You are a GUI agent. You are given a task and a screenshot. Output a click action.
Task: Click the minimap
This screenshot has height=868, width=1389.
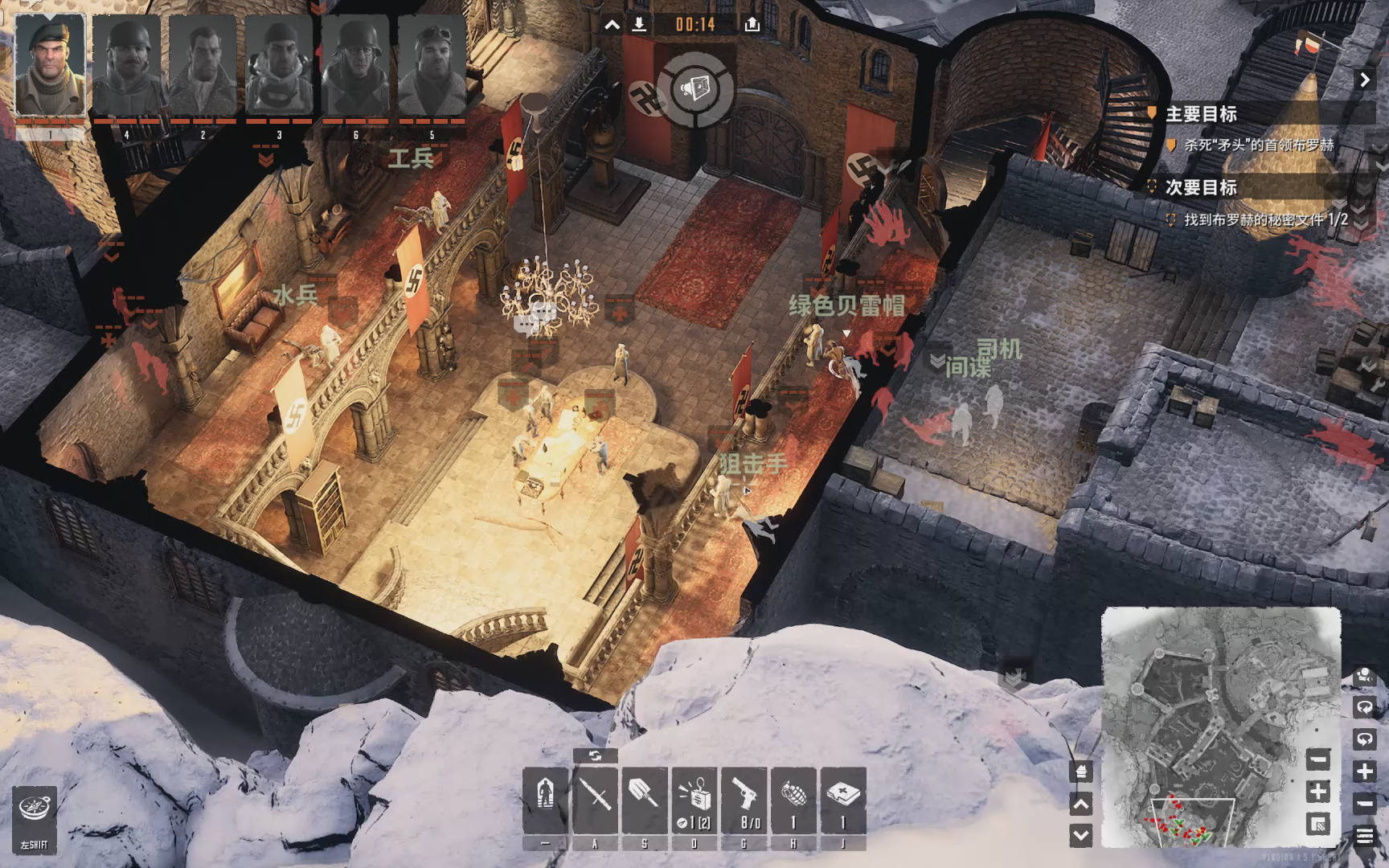pos(1220,727)
